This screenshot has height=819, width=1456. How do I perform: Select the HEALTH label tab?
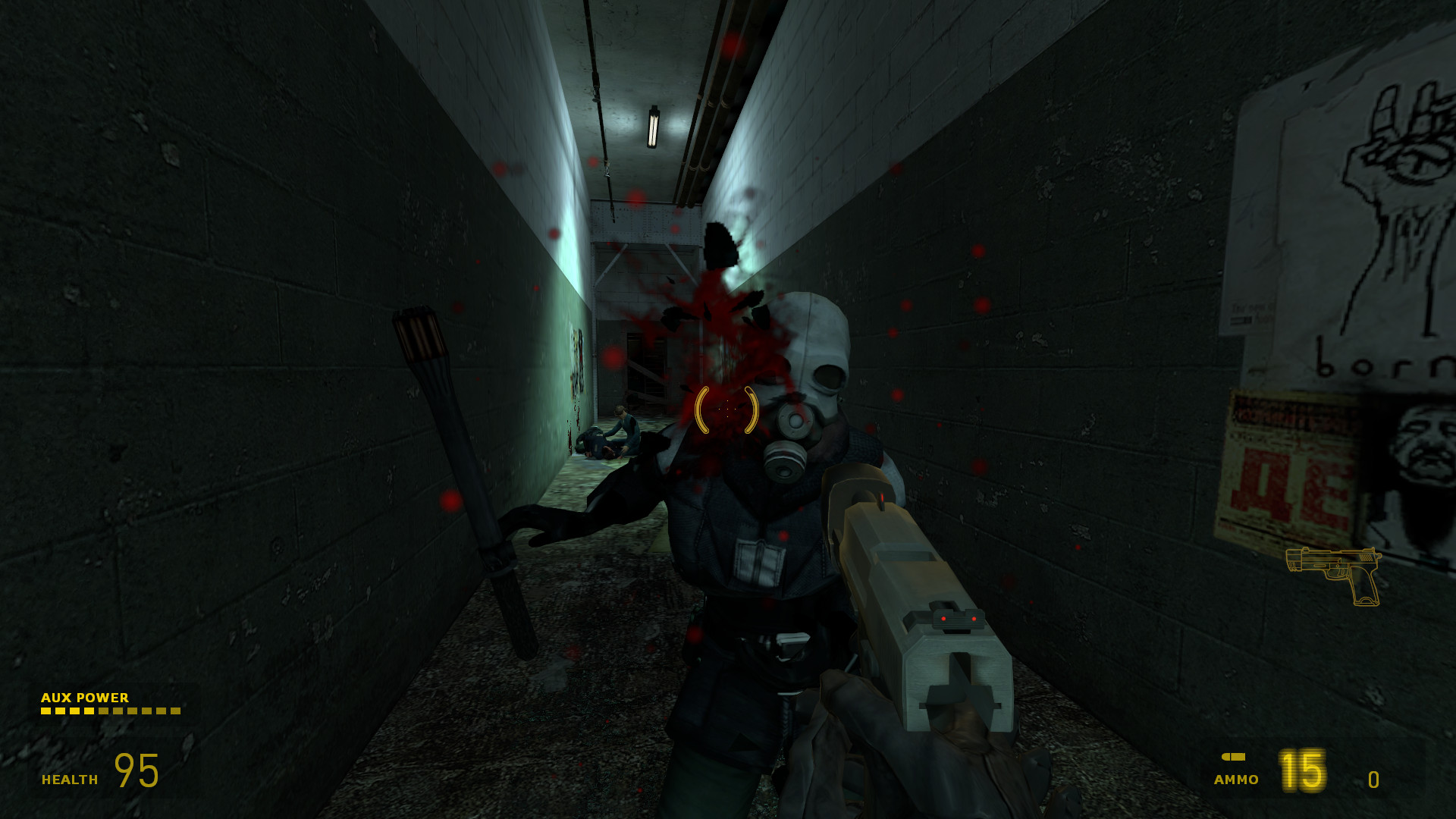68,779
